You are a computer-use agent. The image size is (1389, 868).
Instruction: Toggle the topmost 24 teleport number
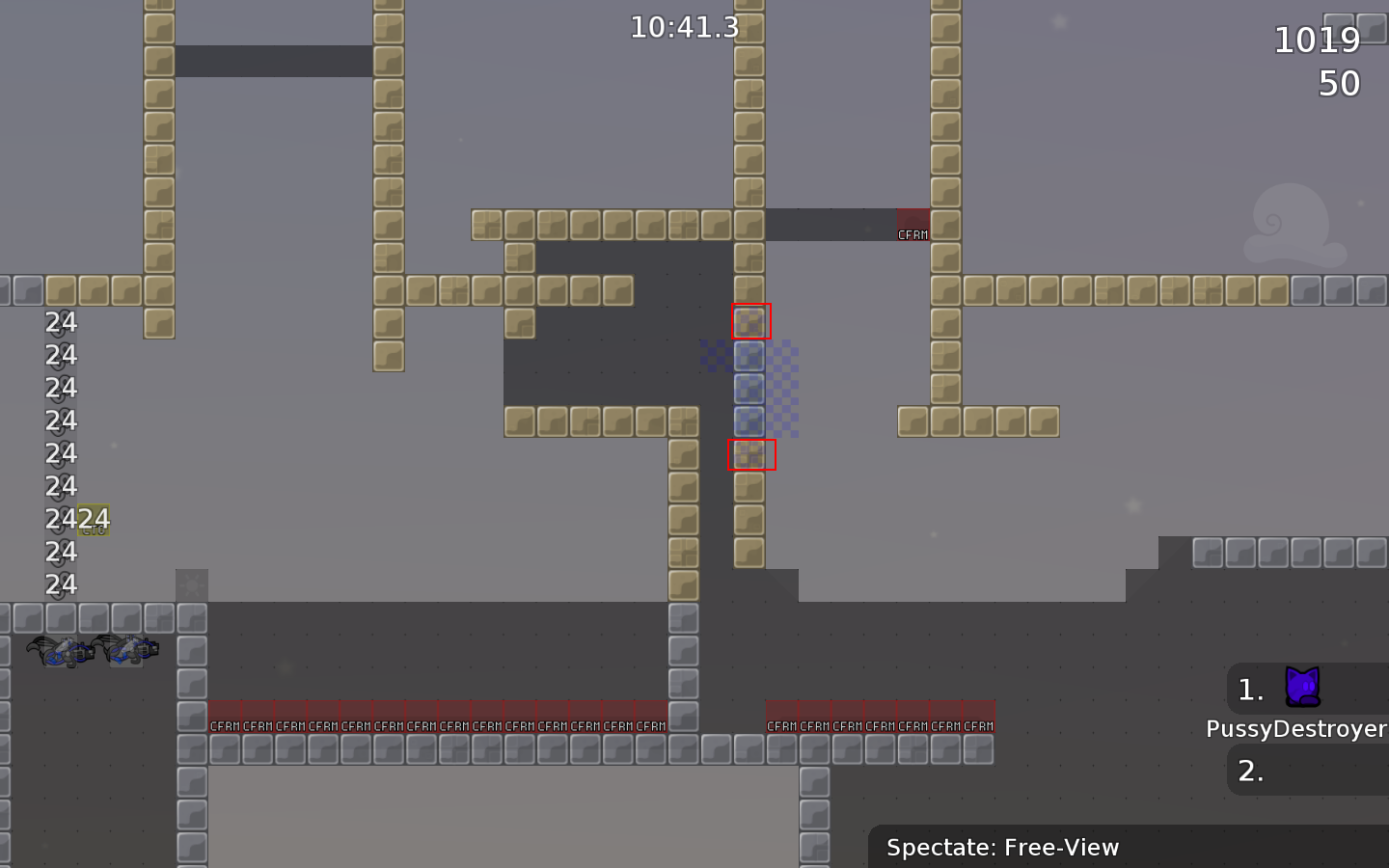tap(61, 322)
